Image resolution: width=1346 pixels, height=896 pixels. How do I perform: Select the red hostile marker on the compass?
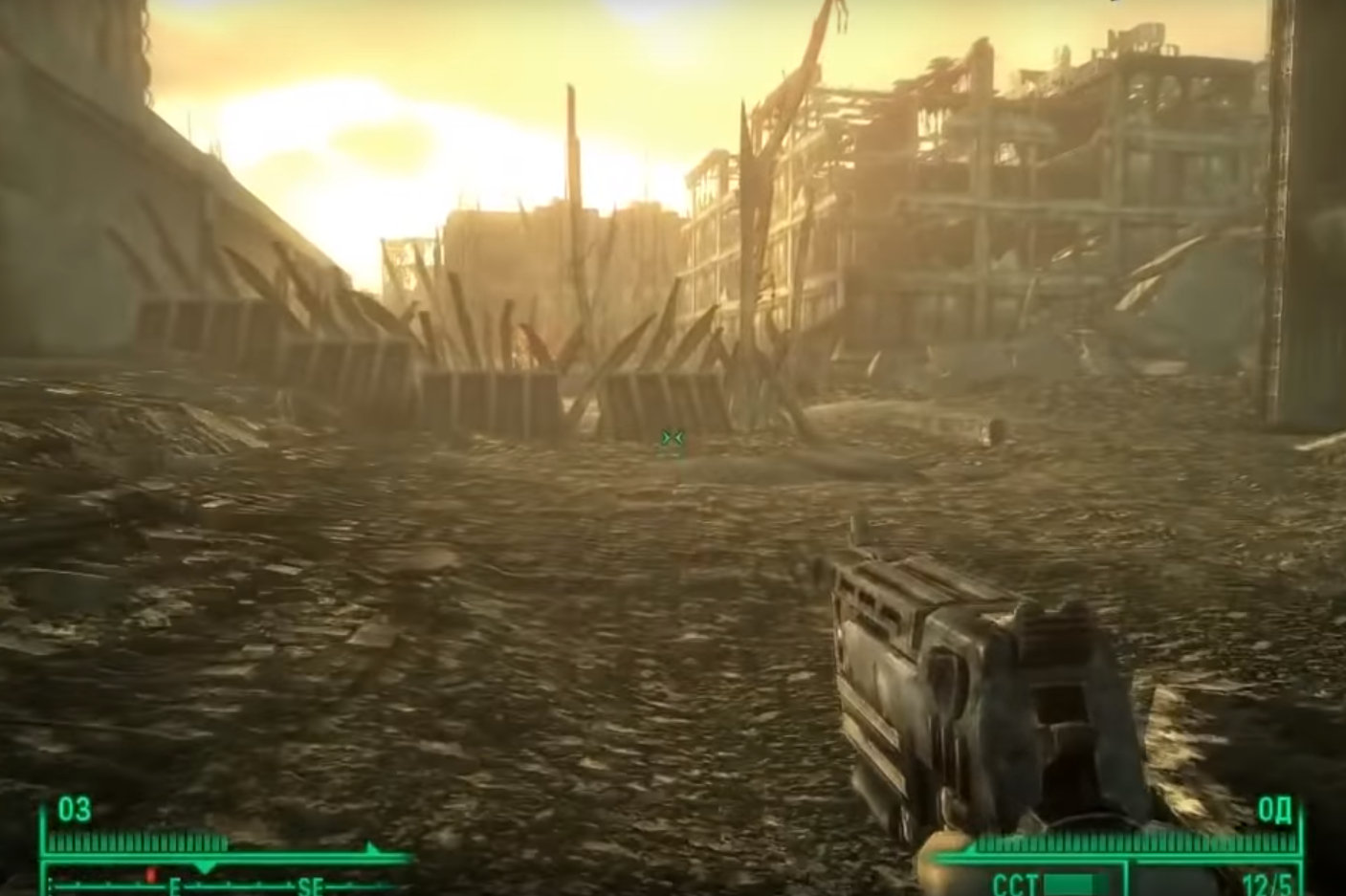coord(150,875)
